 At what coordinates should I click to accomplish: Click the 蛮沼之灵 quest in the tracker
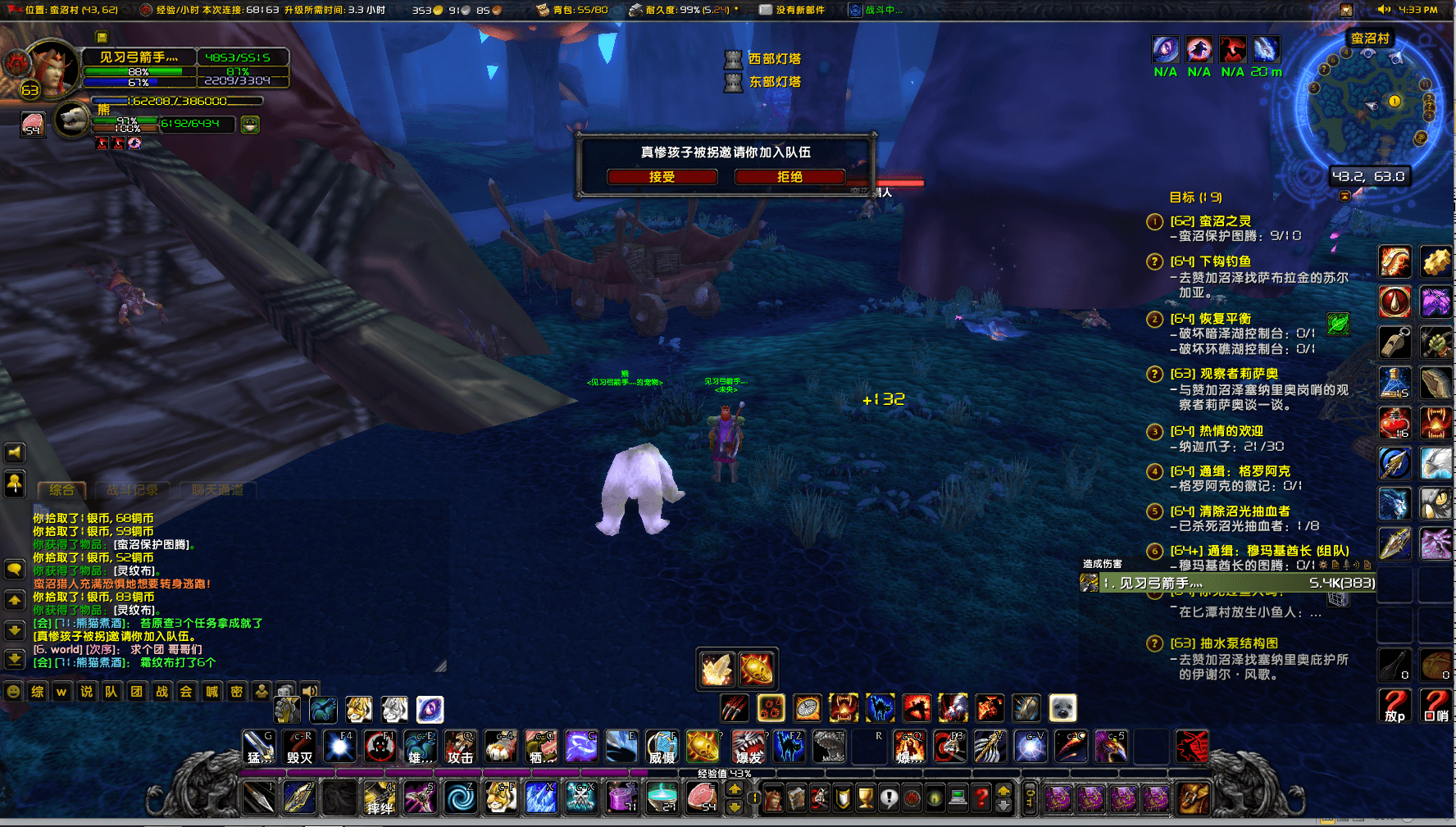[x=1225, y=221]
